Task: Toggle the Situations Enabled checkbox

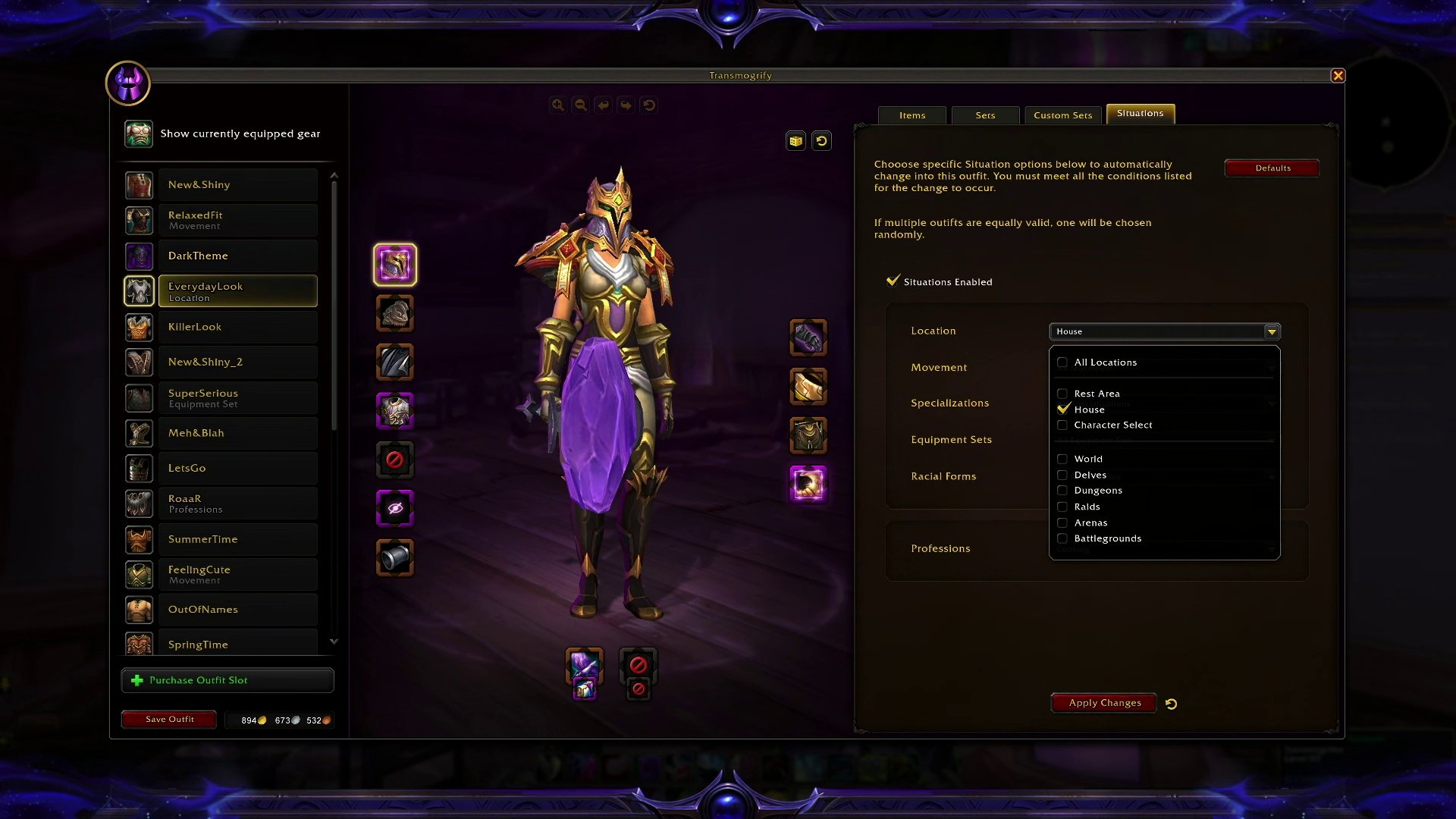Action: [x=893, y=281]
